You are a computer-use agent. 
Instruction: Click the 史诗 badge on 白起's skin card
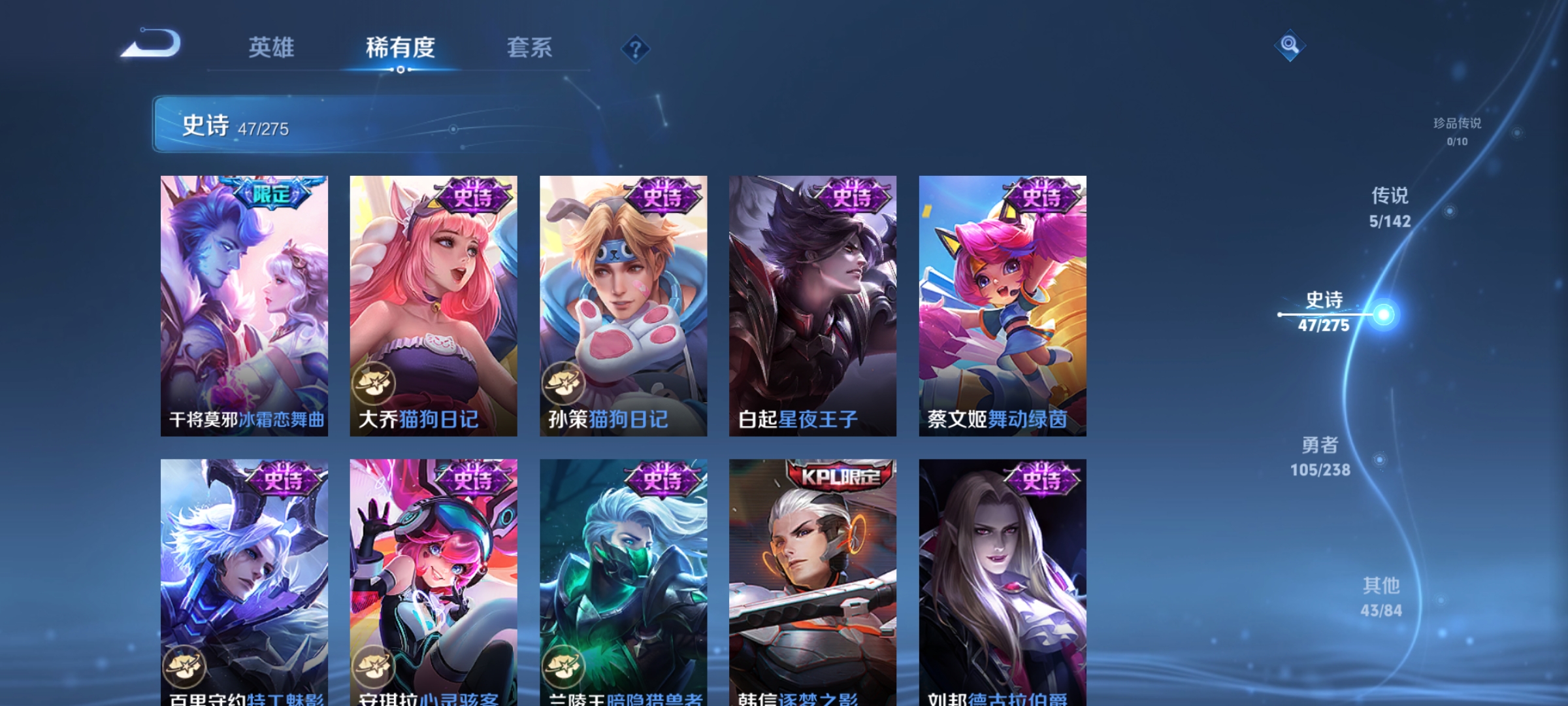tap(853, 194)
